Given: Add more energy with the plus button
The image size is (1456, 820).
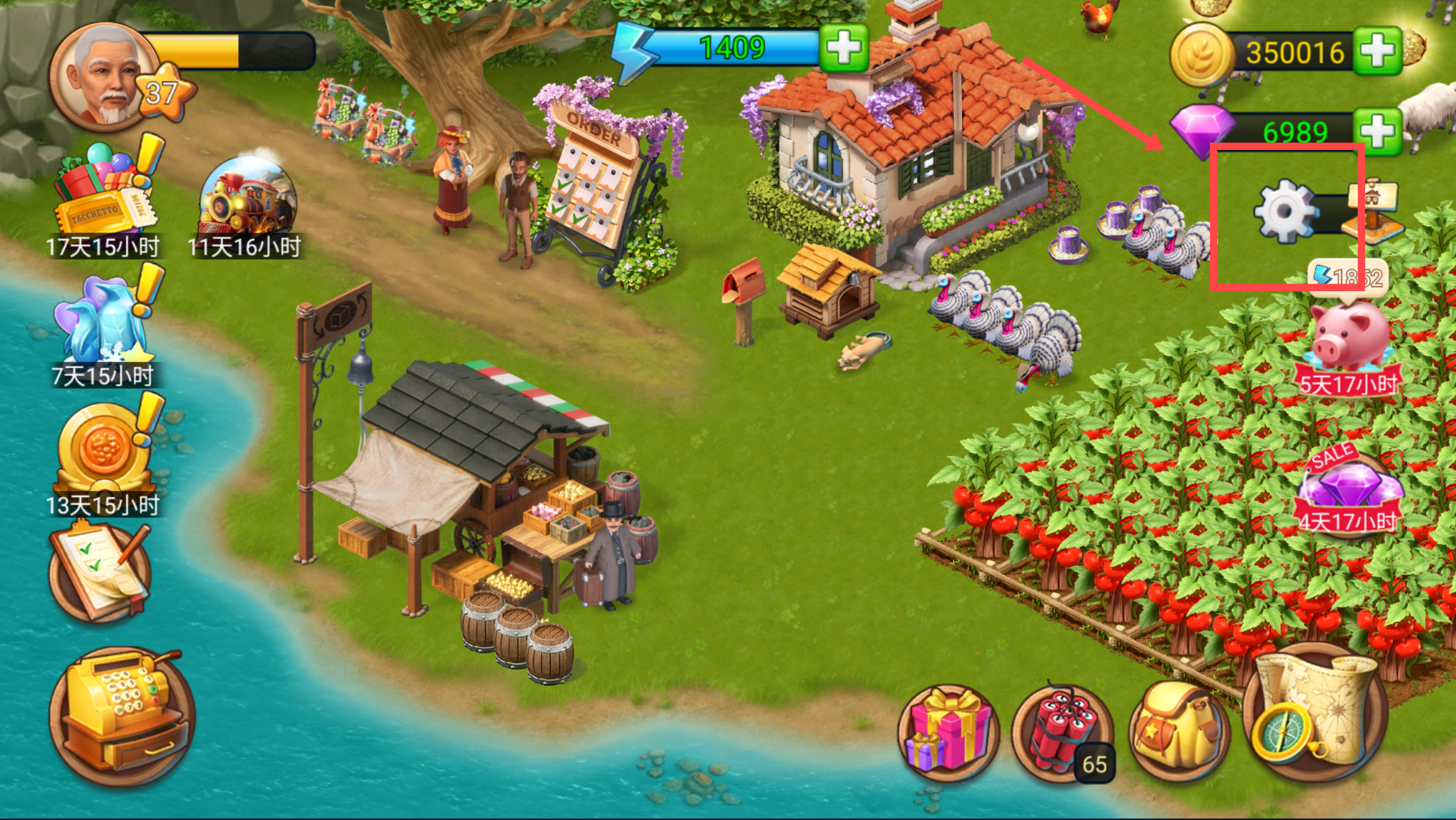Looking at the screenshot, I should pos(843,48).
